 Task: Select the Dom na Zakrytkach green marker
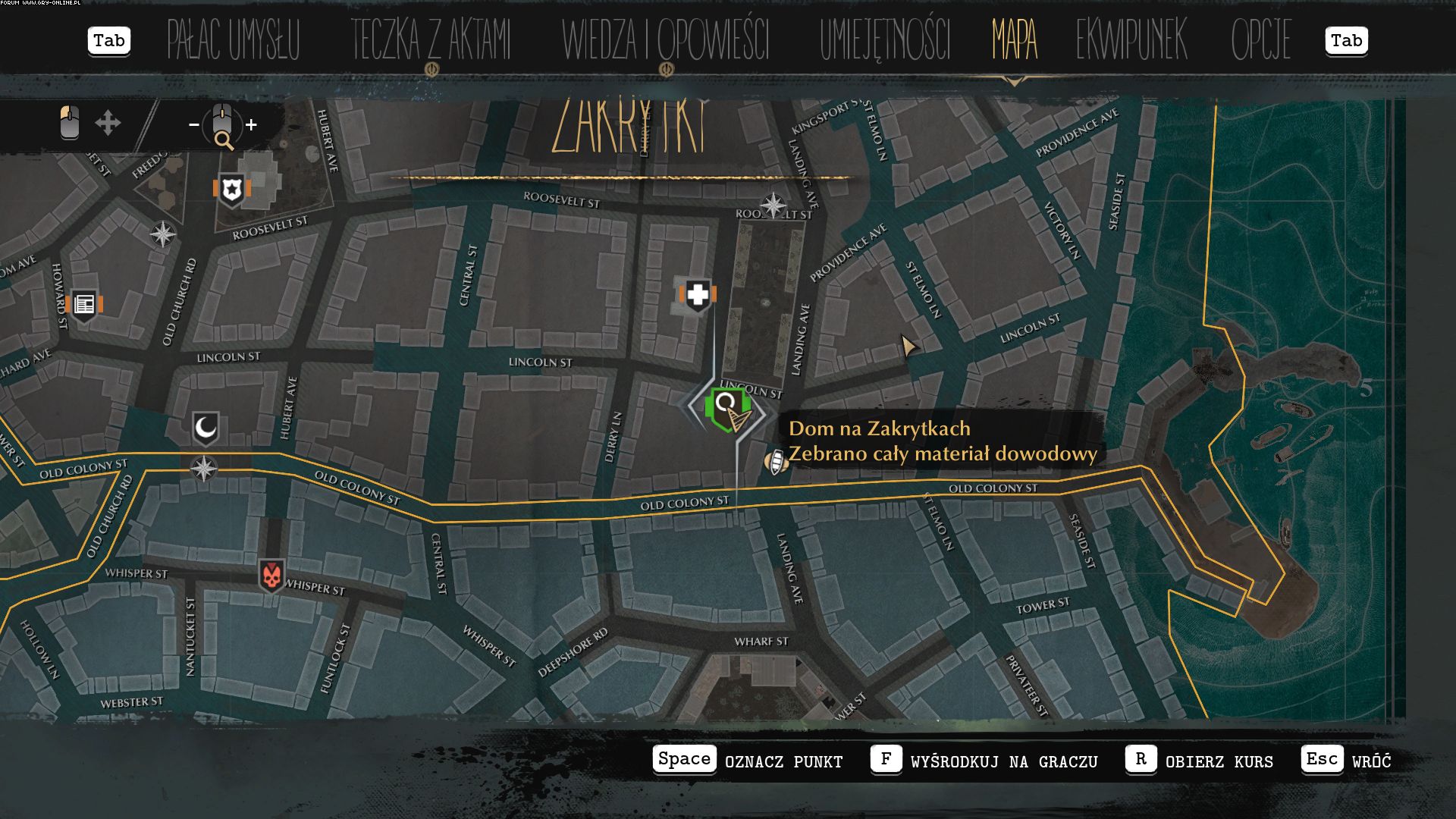coord(726,409)
